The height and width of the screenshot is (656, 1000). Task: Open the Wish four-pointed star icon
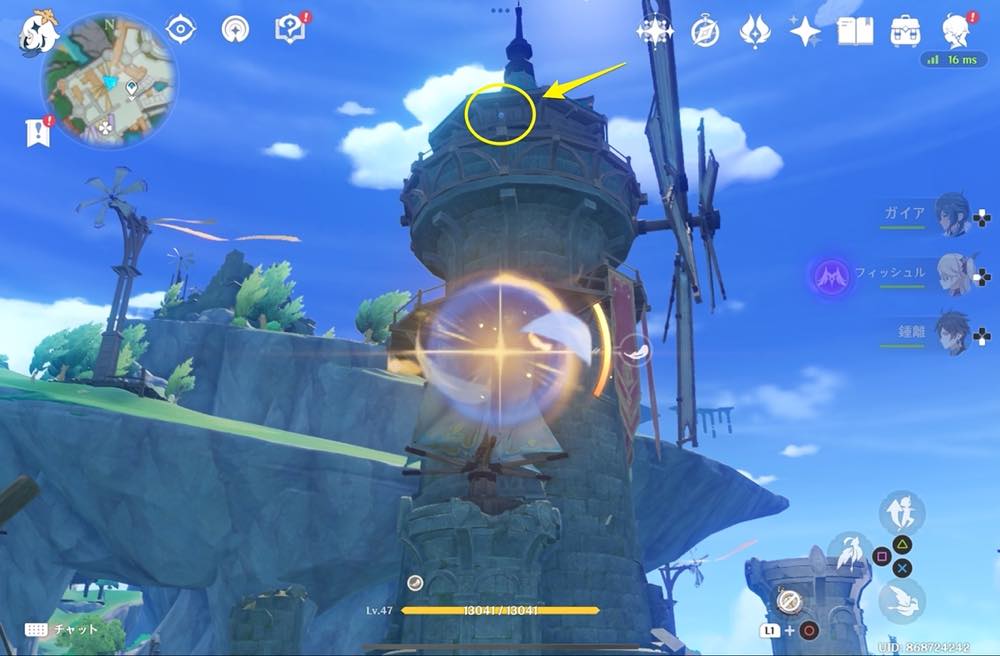click(x=805, y=31)
